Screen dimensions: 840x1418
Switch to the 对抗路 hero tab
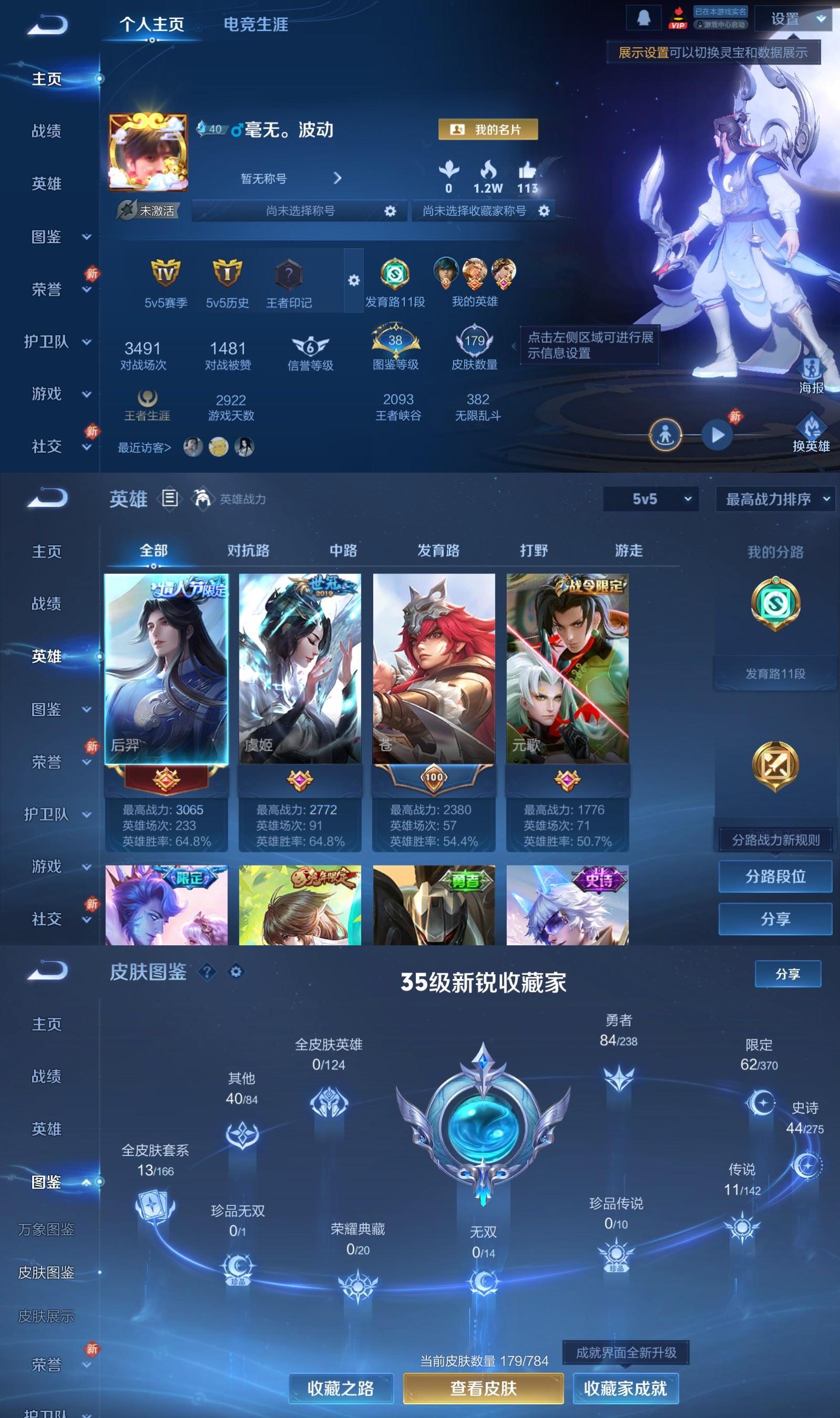pos(248,550)
